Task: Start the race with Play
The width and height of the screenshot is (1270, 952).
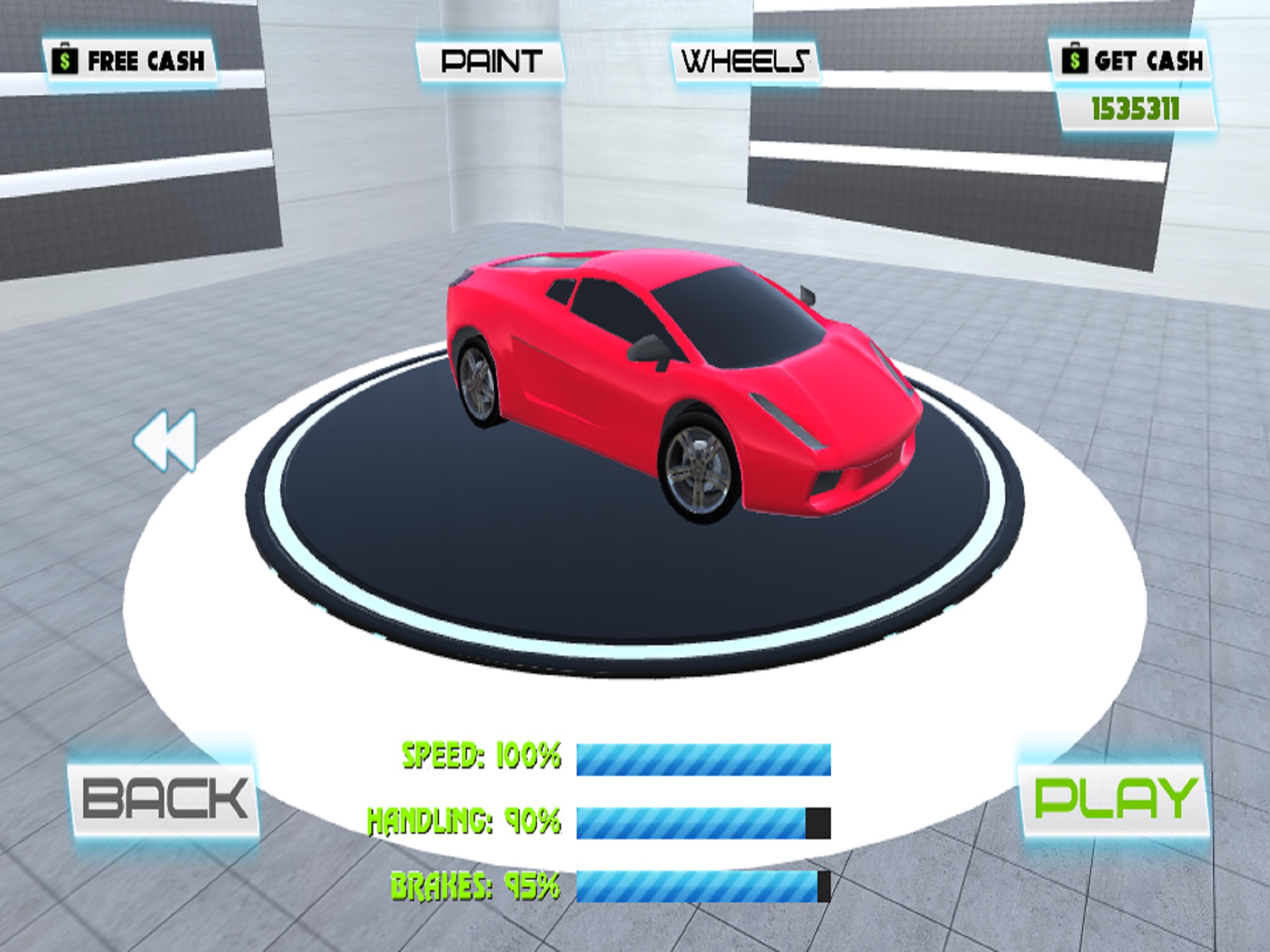Action: click(1114, 798)
